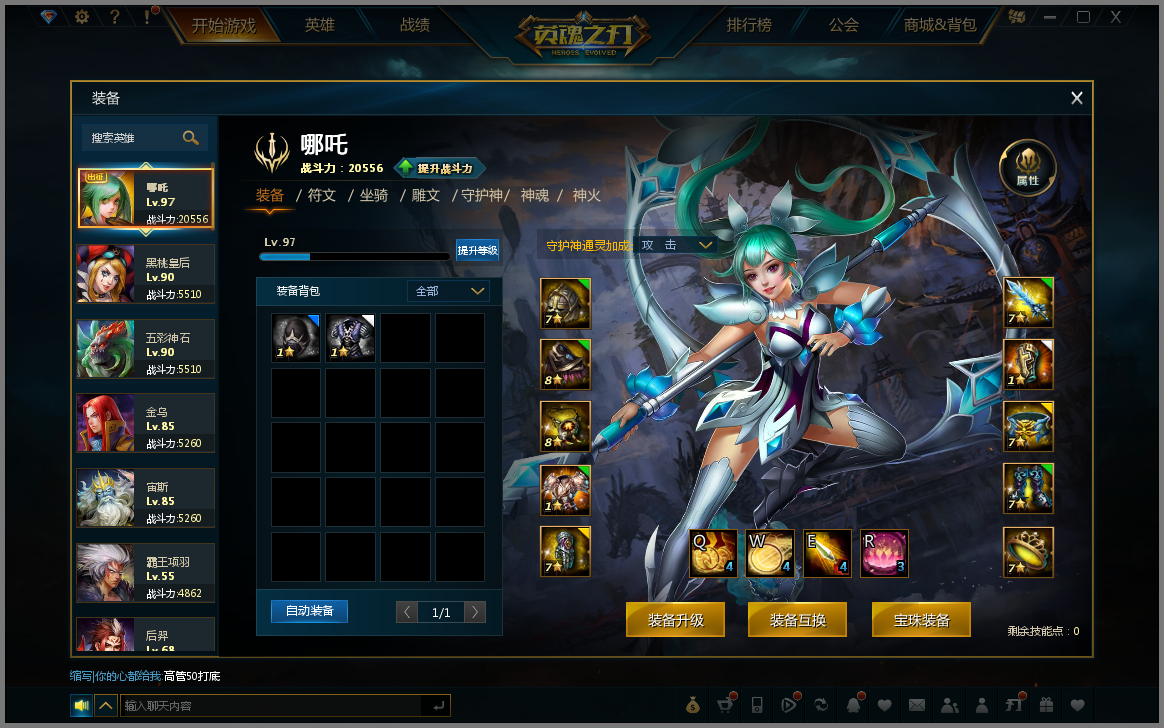Choose 五彩神石 from the hero list

point(146,348)
